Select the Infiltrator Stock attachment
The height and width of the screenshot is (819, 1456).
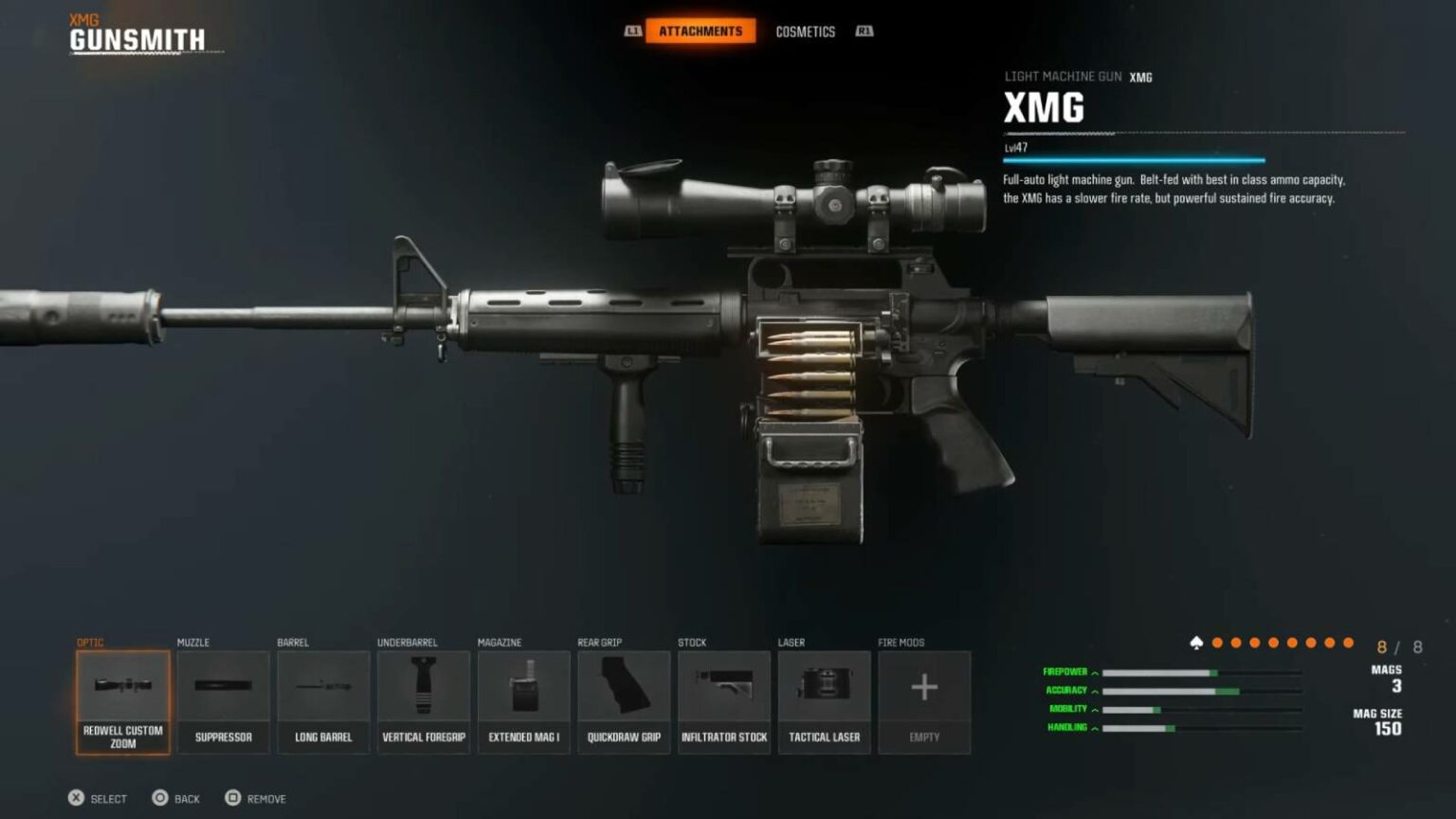coord(724,701)
